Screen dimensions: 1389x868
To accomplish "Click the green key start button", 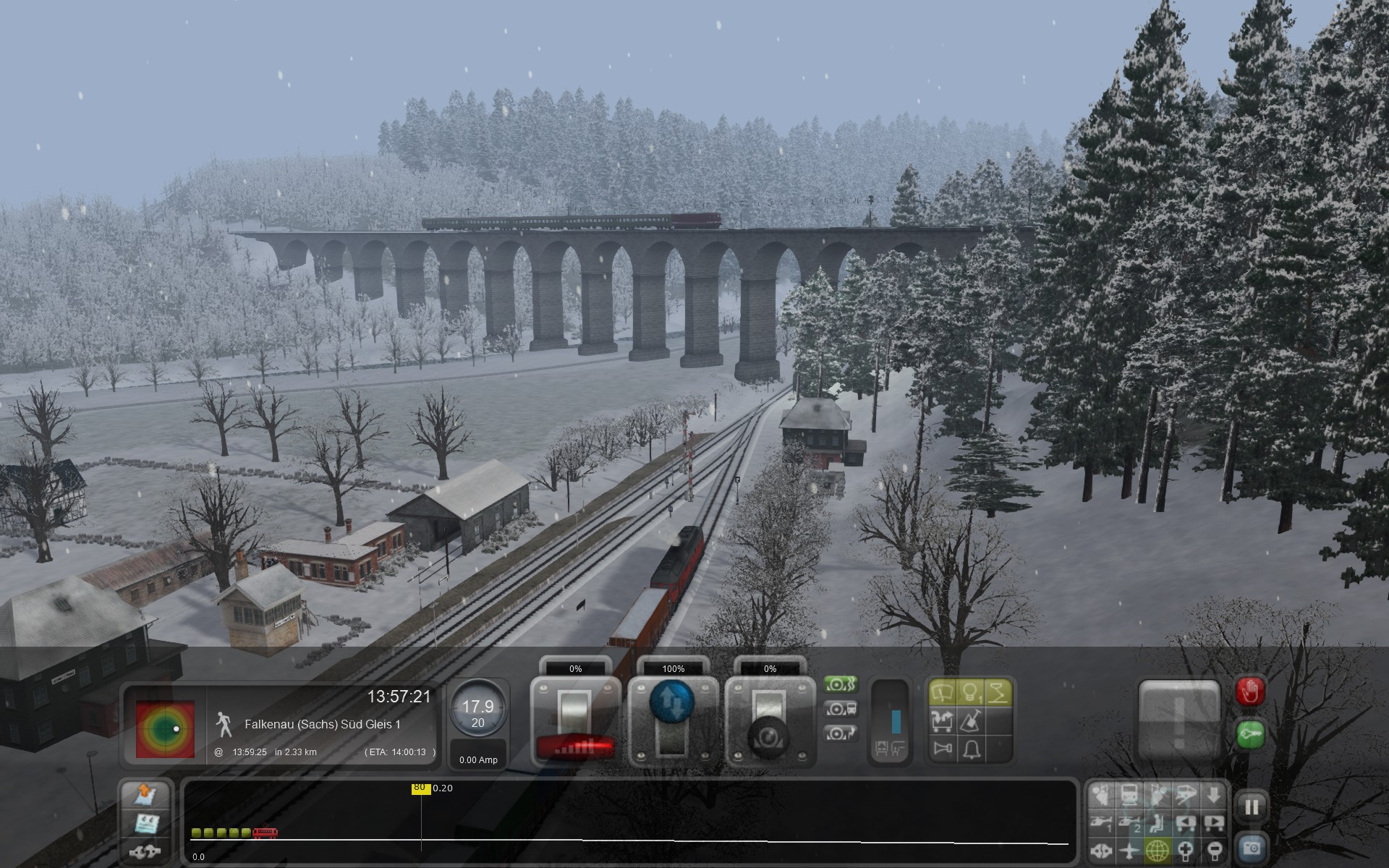I will coord(1250,736).
